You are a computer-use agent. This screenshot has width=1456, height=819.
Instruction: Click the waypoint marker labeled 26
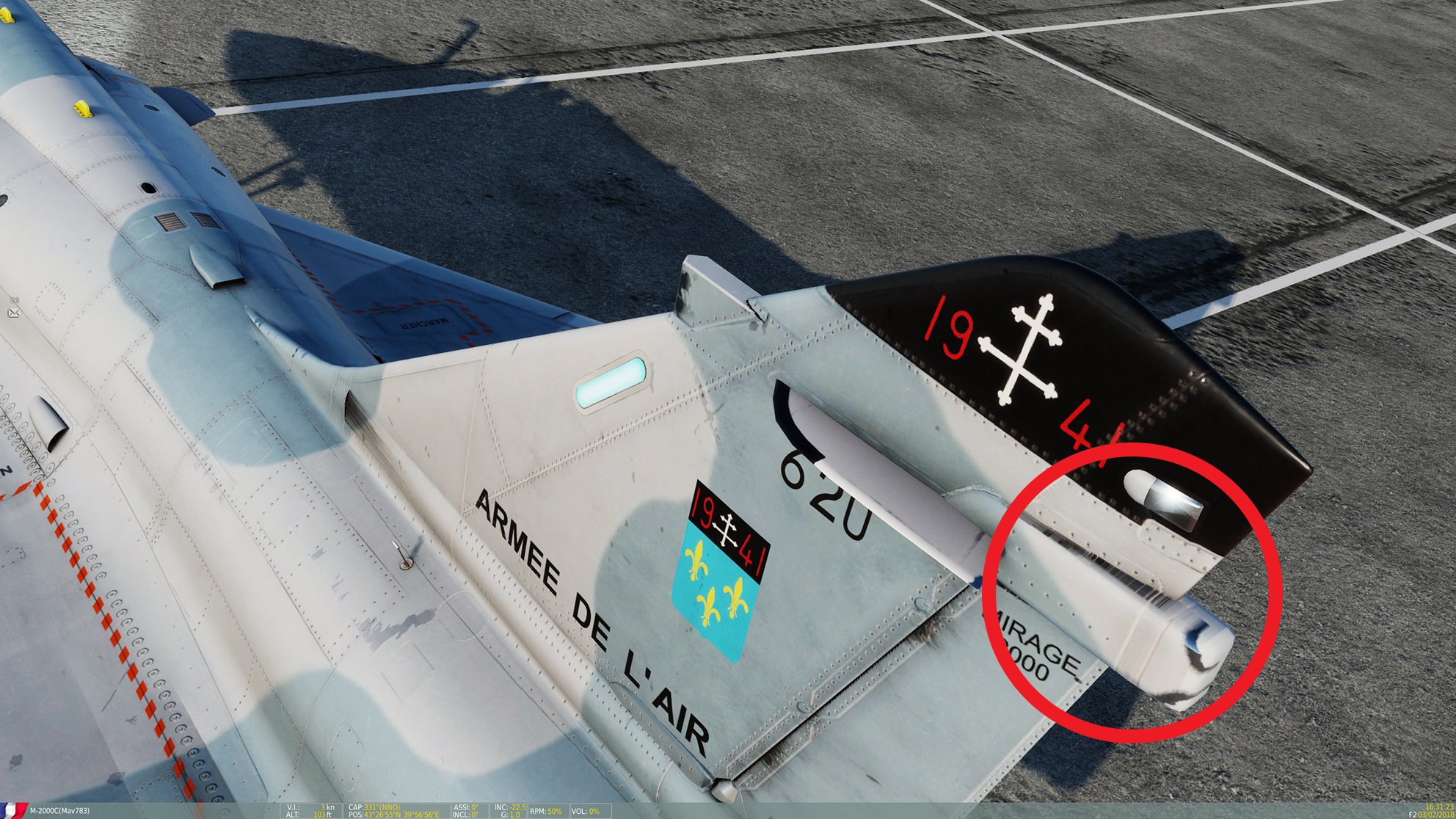[14, 300]
